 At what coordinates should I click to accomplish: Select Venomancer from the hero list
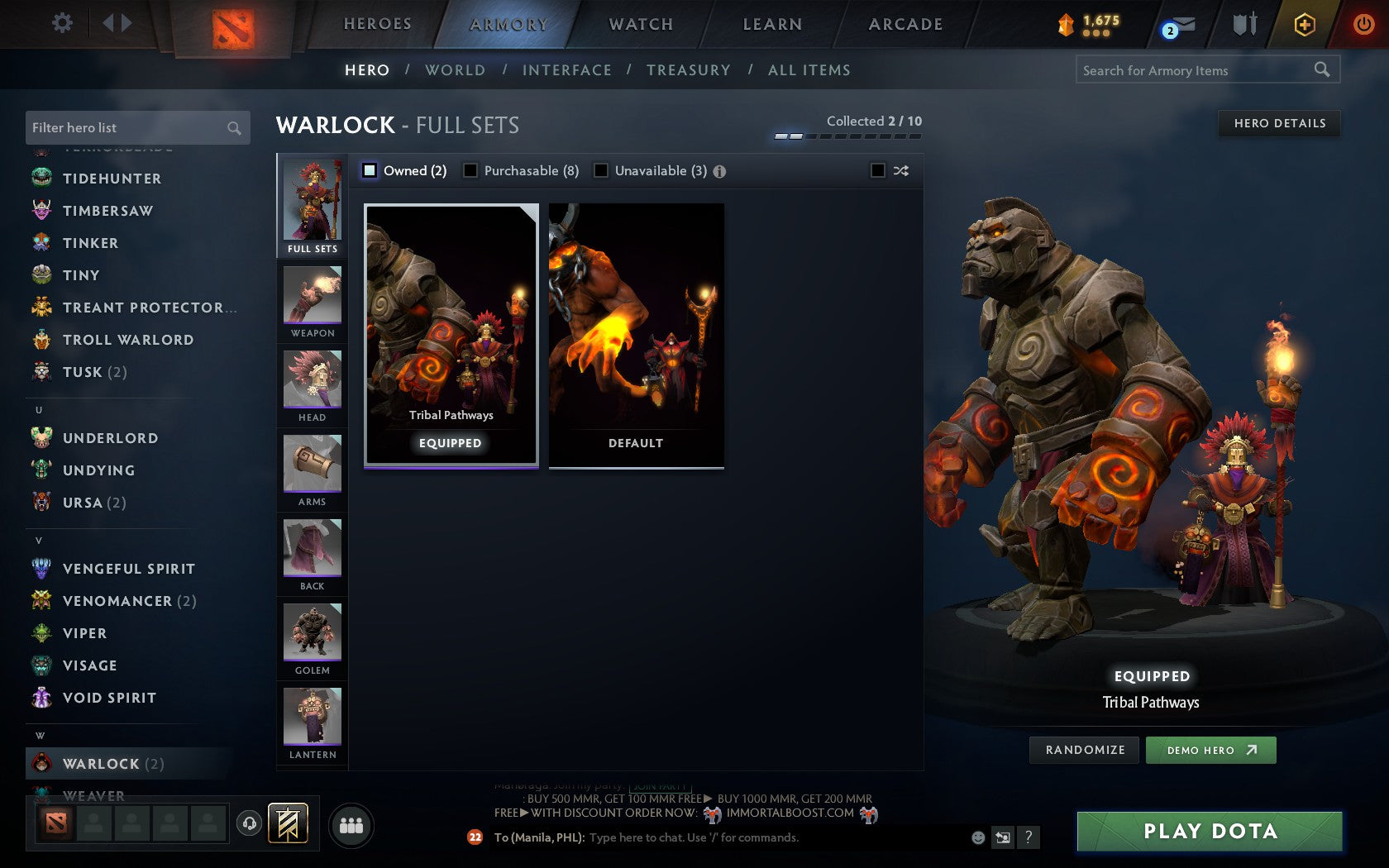pyautogui.click(x=116, y=601)
